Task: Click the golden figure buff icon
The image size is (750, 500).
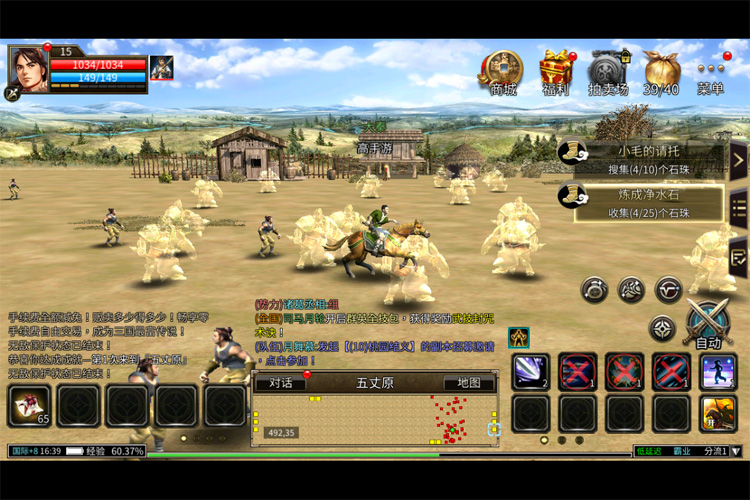Action: pyautogui.click(x=518, y=337)
